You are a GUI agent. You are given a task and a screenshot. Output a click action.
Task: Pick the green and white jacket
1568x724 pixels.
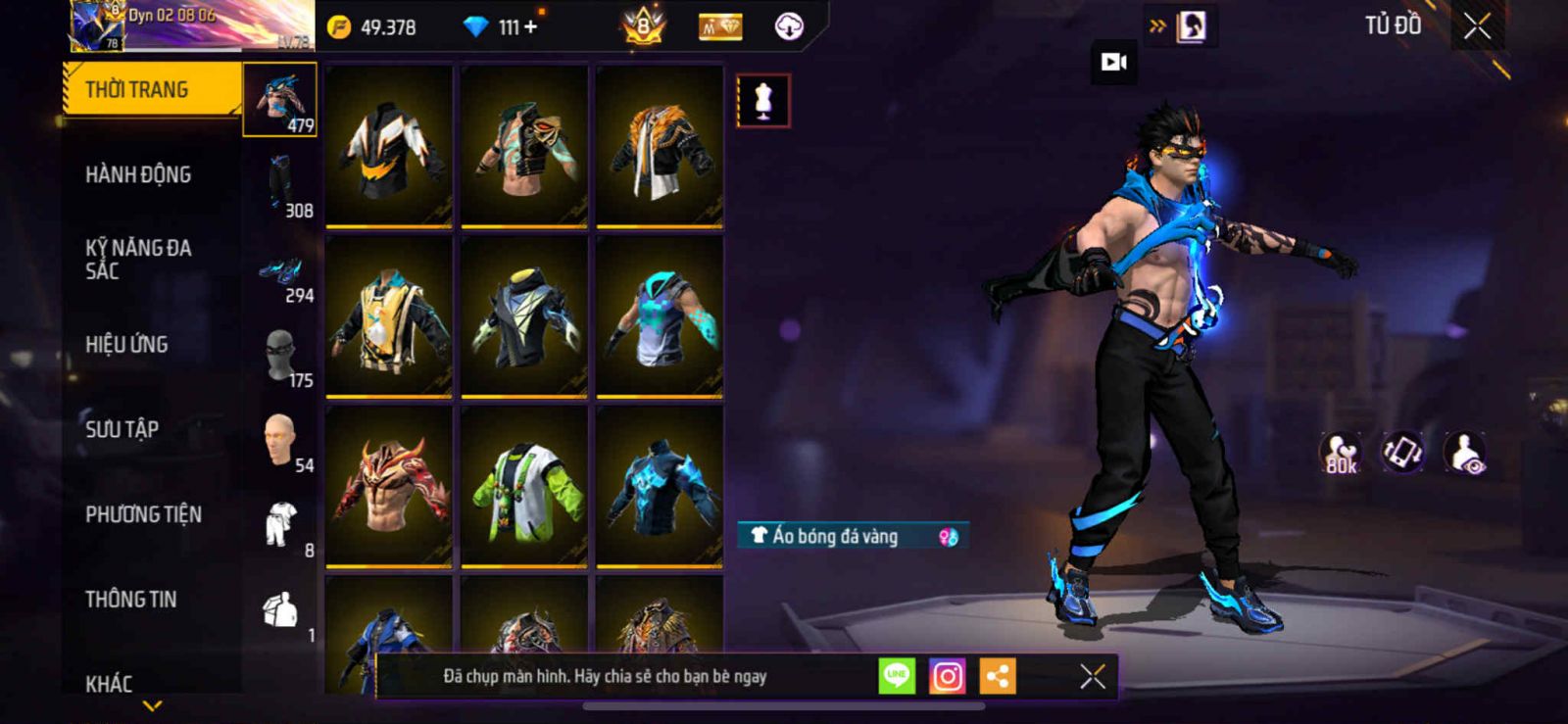pos(524,487)
